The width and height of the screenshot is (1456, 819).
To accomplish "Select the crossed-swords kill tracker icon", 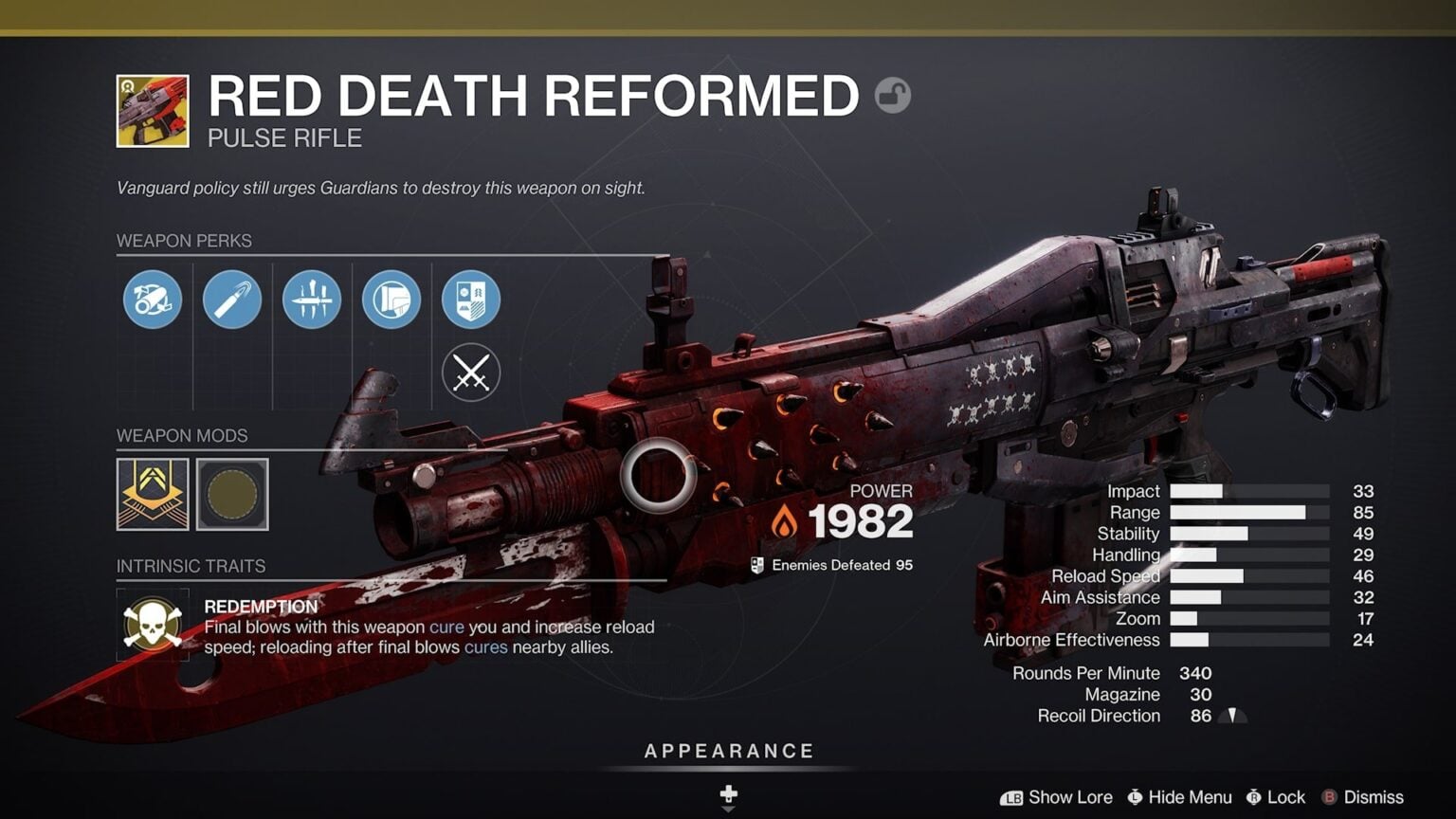I will (x=471, y=372).
